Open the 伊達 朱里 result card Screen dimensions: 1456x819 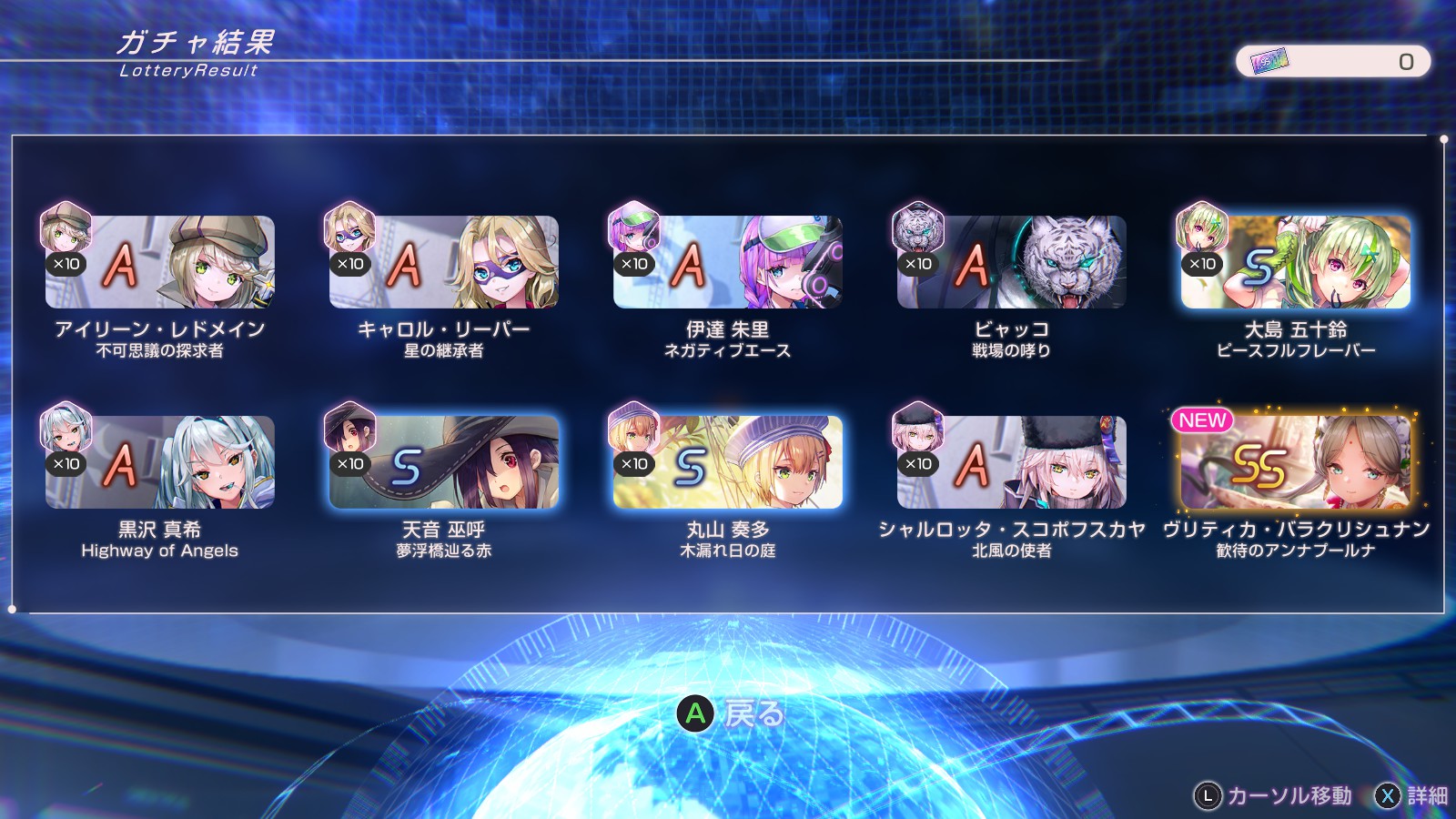[x=728, y=262]
